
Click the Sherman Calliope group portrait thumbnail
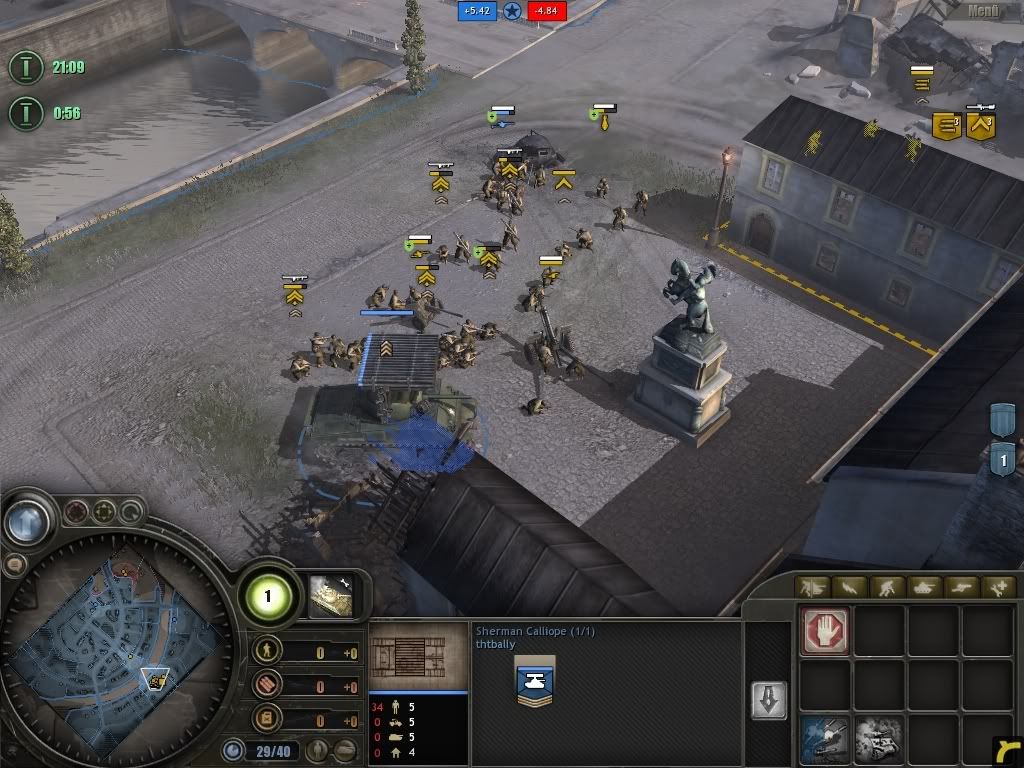click(x=332, y=595)
